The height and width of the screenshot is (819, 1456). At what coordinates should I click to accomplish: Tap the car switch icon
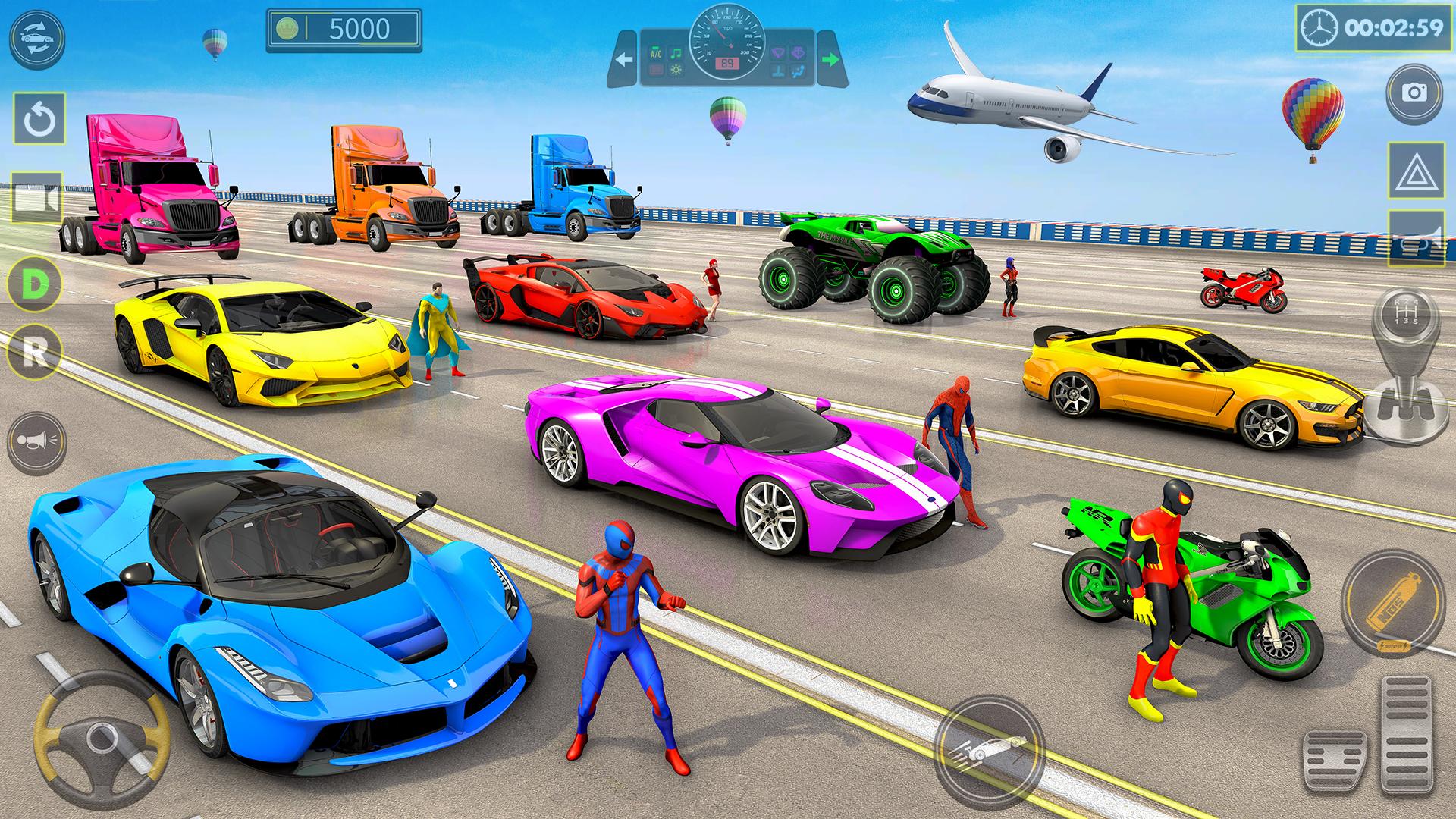tap(37, 37)
